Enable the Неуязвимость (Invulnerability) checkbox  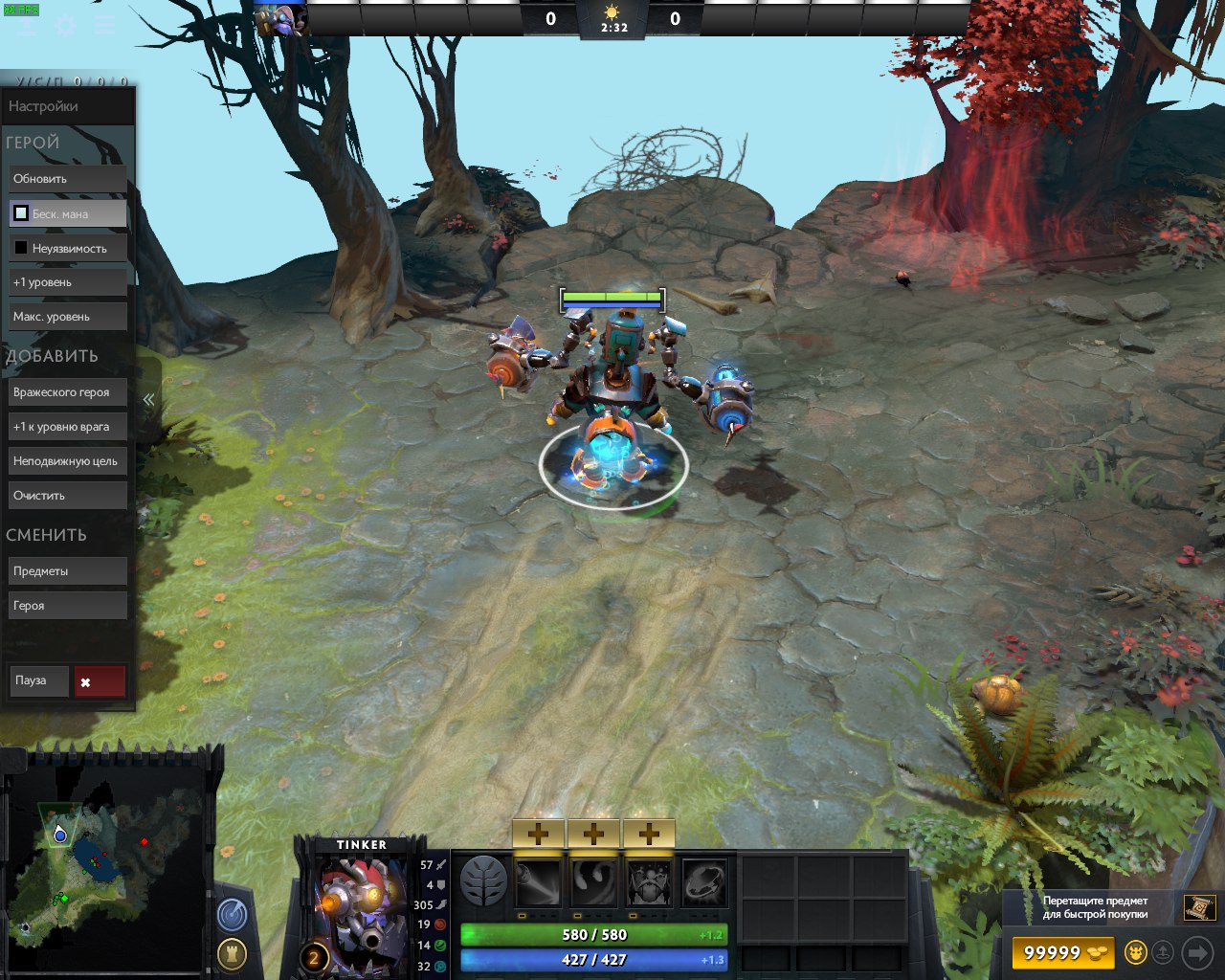point(21,248)
